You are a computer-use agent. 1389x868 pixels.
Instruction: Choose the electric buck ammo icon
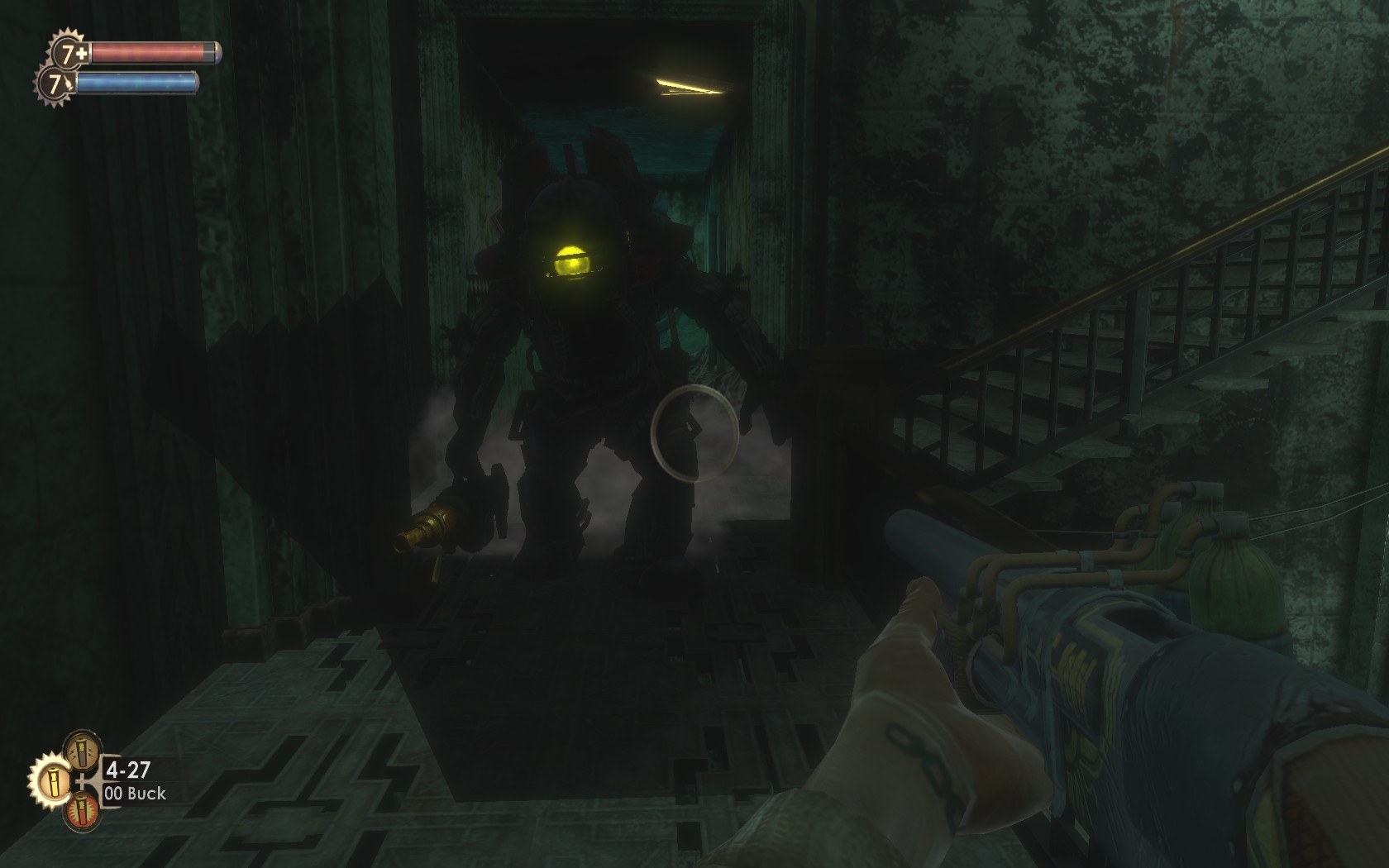click(x=81, y=749)
